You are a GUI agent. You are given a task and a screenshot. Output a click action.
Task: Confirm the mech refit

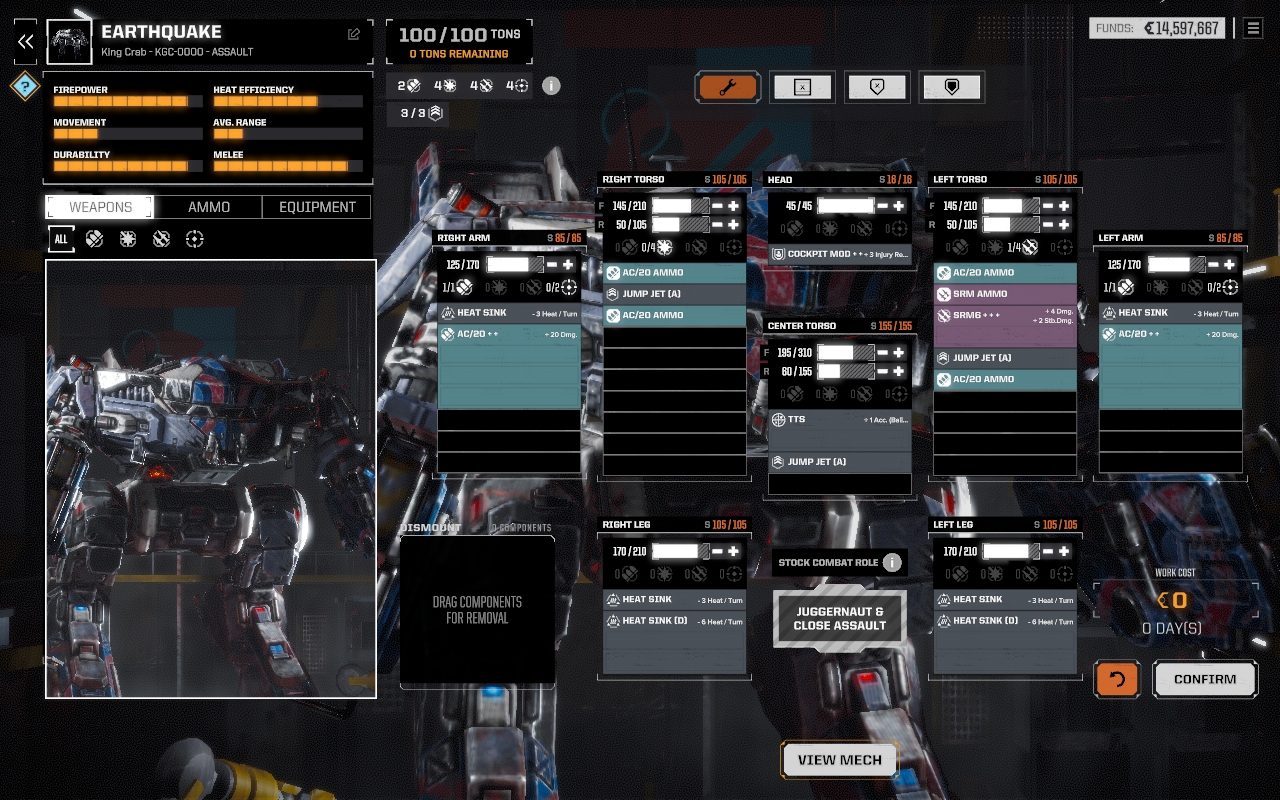tap(1205, 679)
